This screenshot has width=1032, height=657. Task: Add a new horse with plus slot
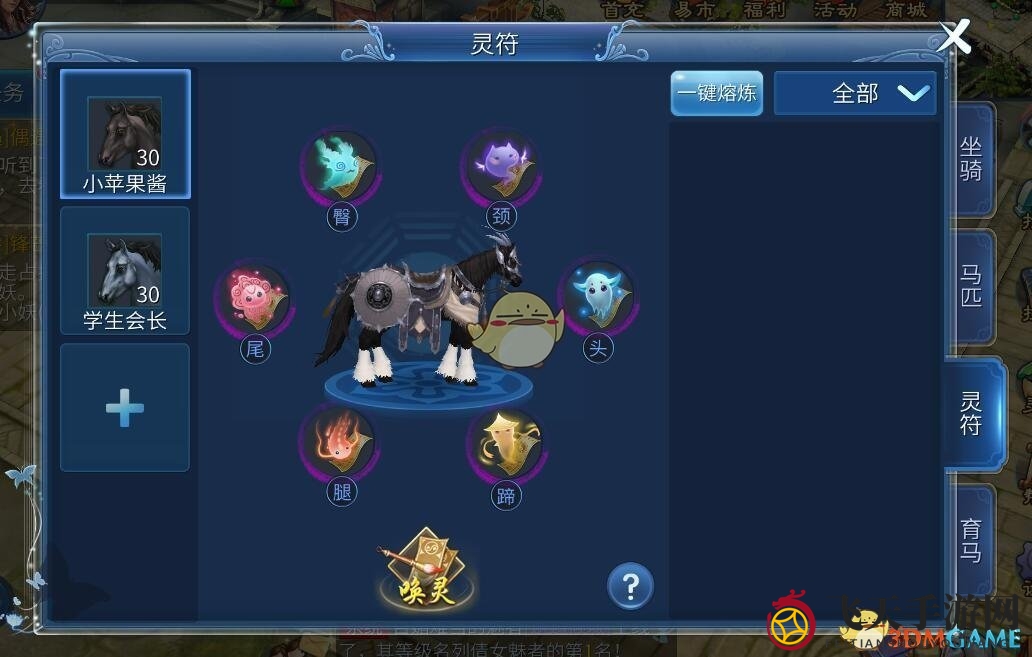tap(125, 408)
